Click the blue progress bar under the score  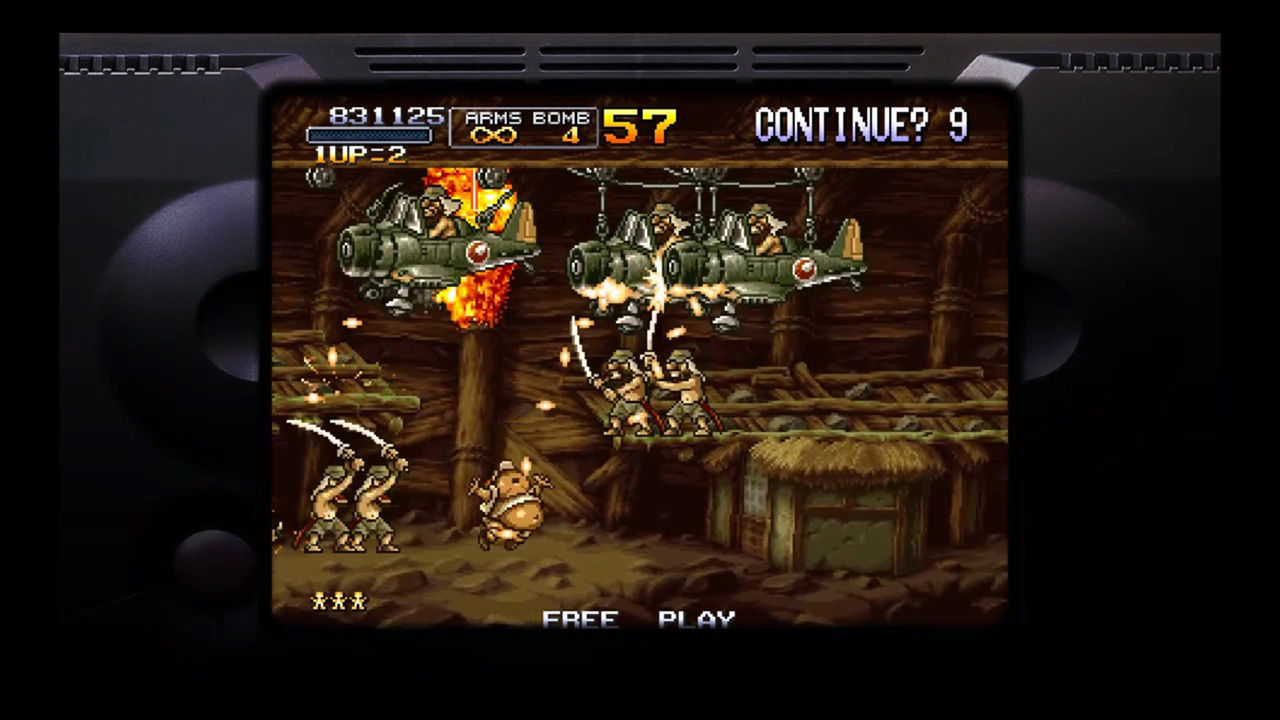click(369, 134)
